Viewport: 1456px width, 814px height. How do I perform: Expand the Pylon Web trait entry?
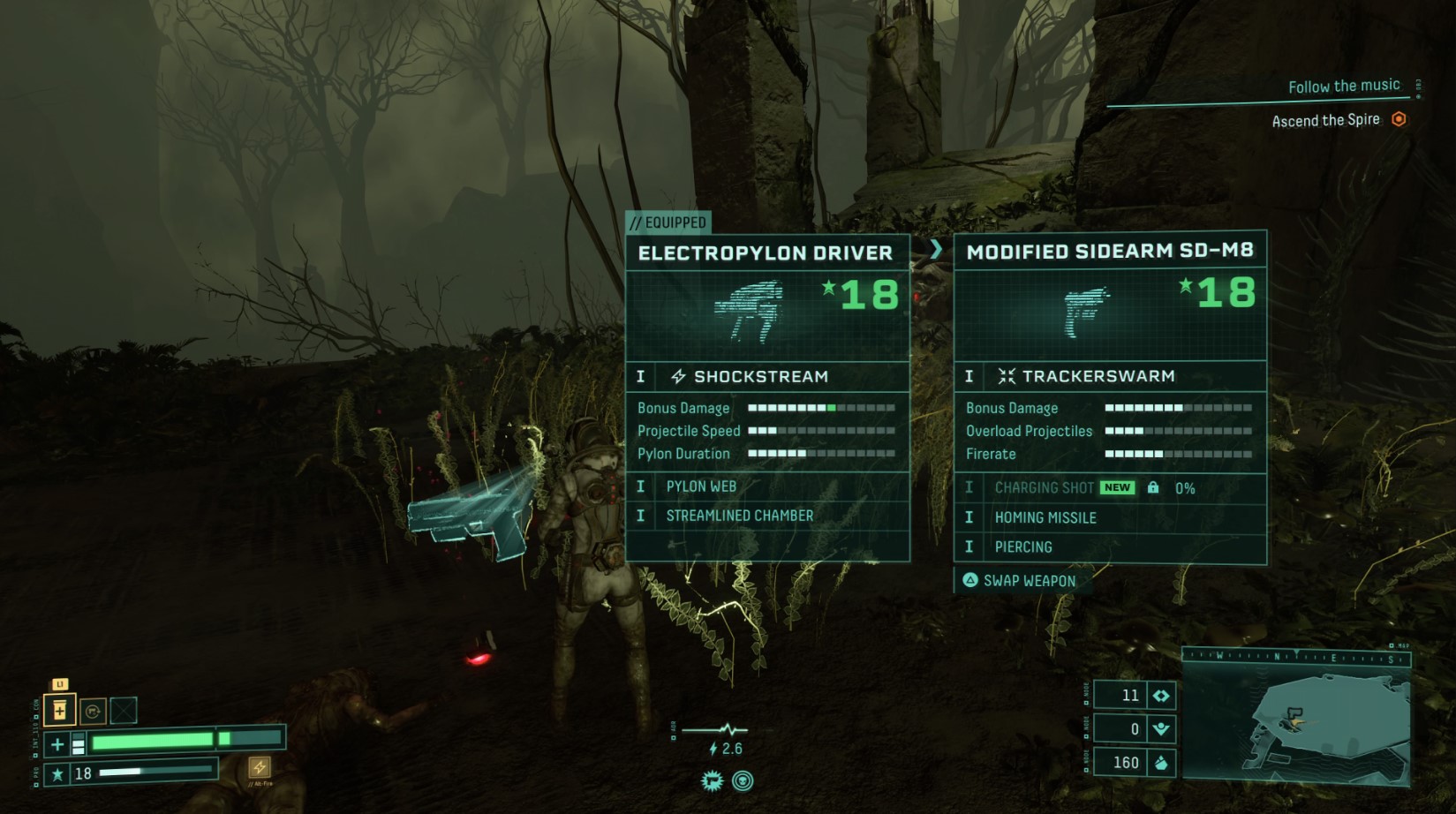(x=702, y=486)
